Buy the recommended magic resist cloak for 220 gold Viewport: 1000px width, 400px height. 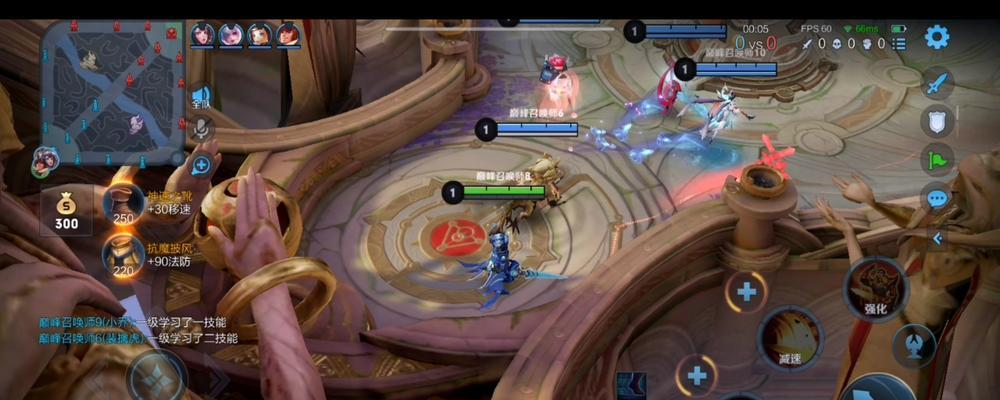[124, 254]
